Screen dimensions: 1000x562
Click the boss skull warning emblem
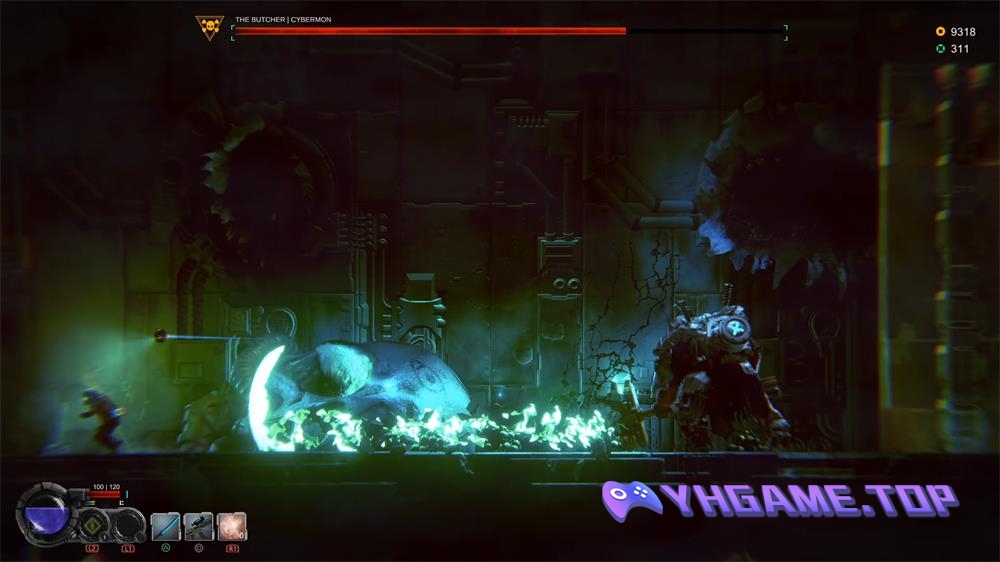click(210, 28)
